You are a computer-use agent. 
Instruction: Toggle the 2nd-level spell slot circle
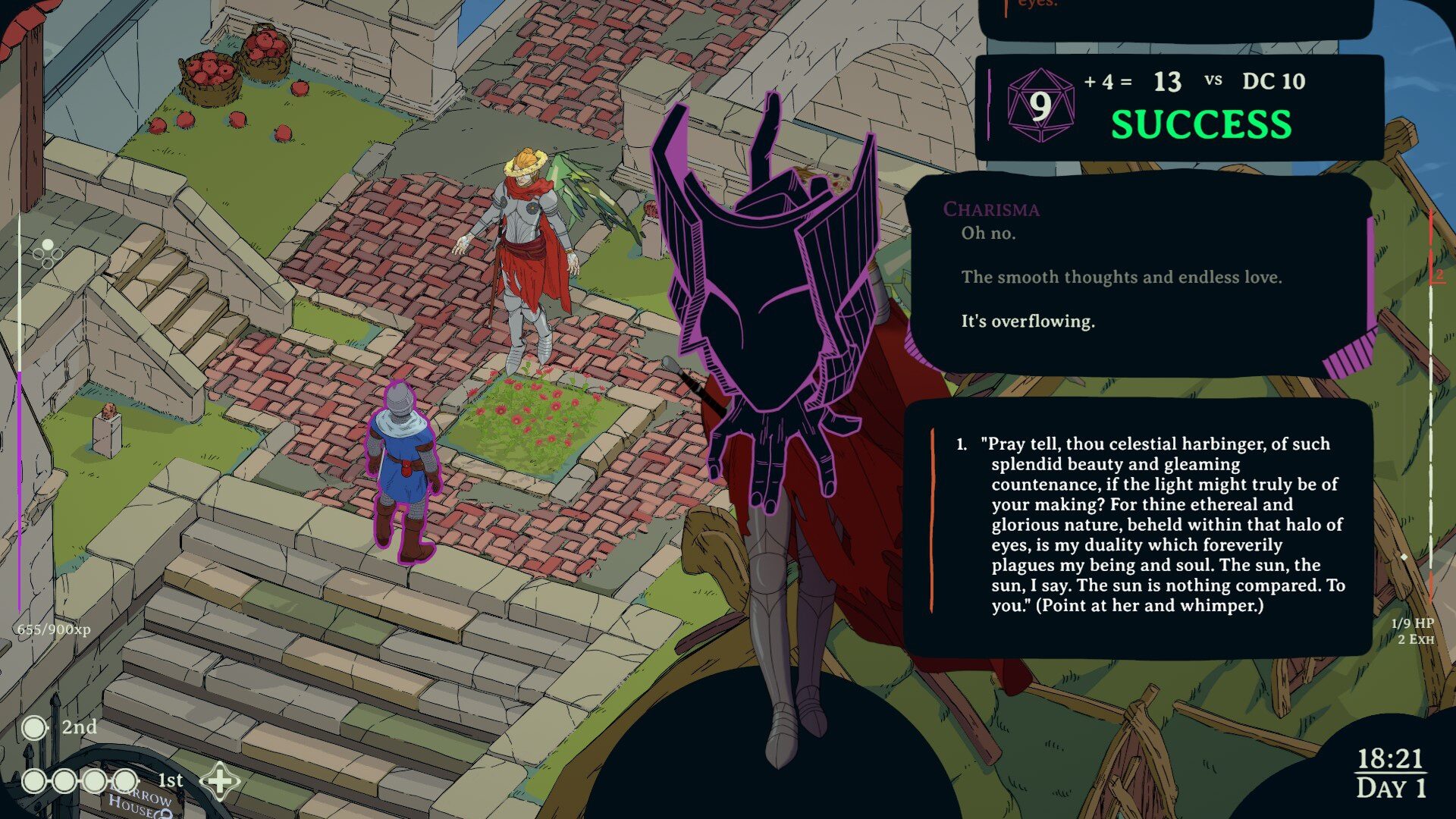pyautogui.click(x=33, y=727)
